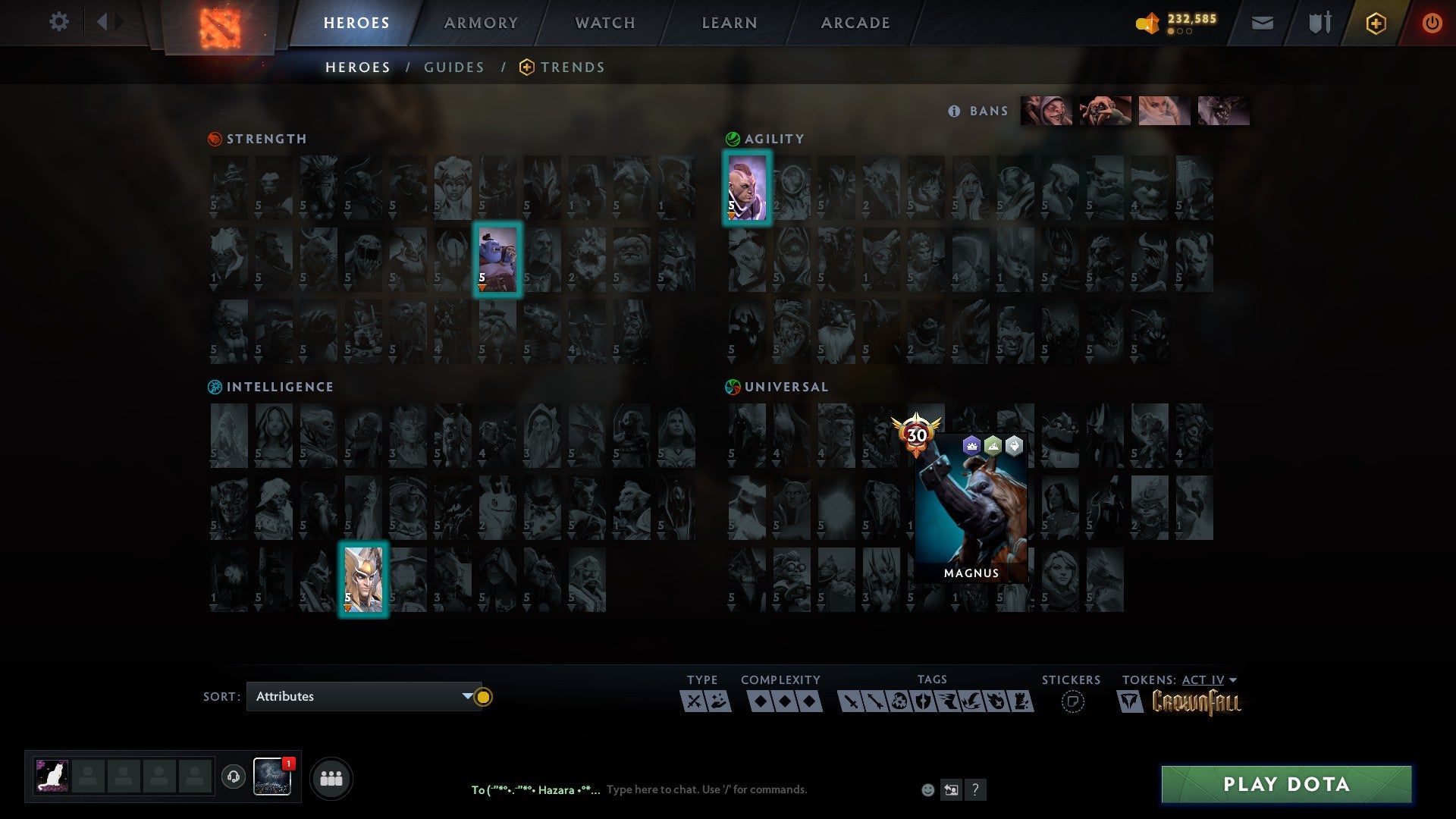
Task: Click the shard balance progress dots
Action: click(1180, 31)
